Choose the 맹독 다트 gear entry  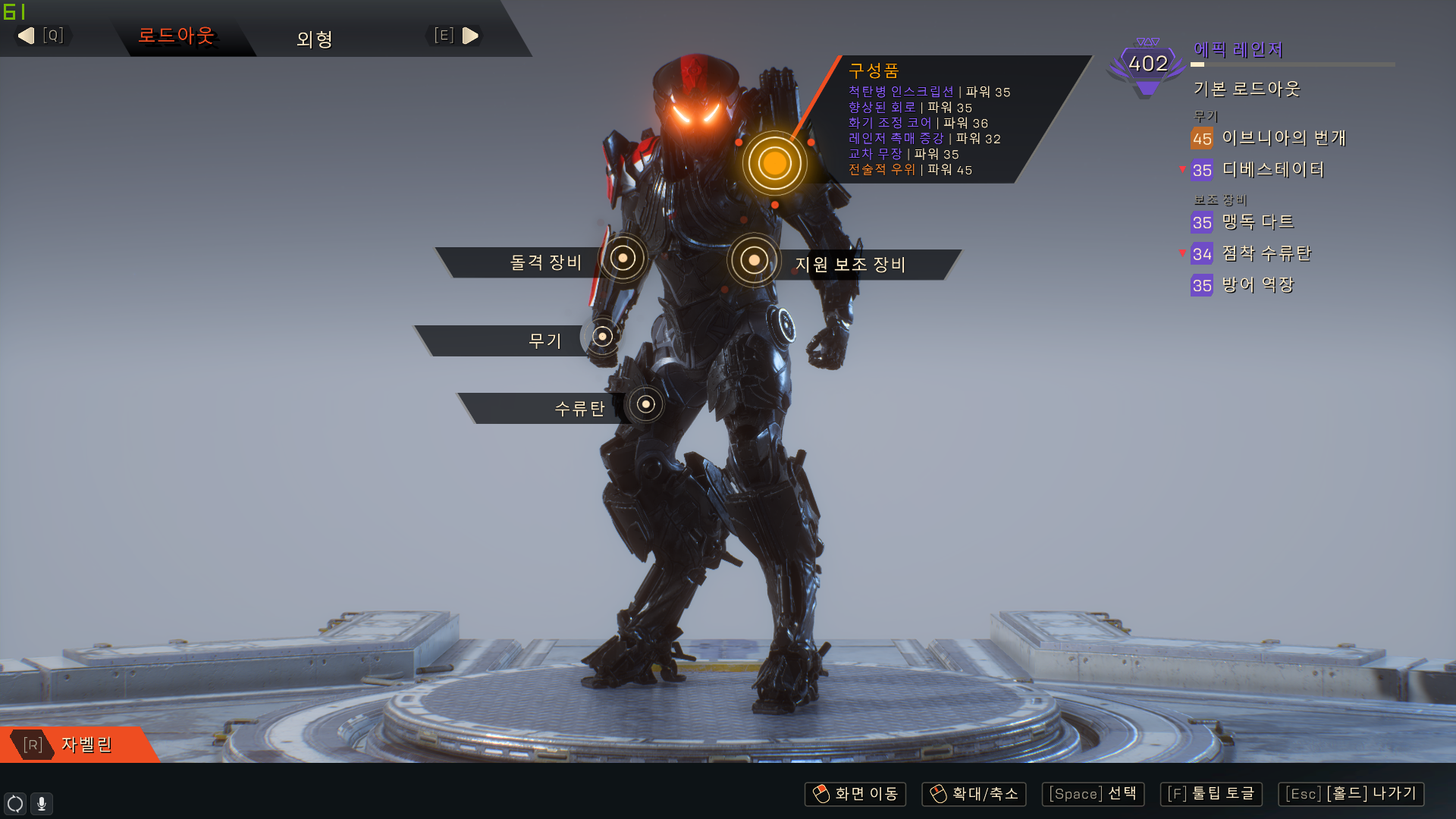(1257, 222)
